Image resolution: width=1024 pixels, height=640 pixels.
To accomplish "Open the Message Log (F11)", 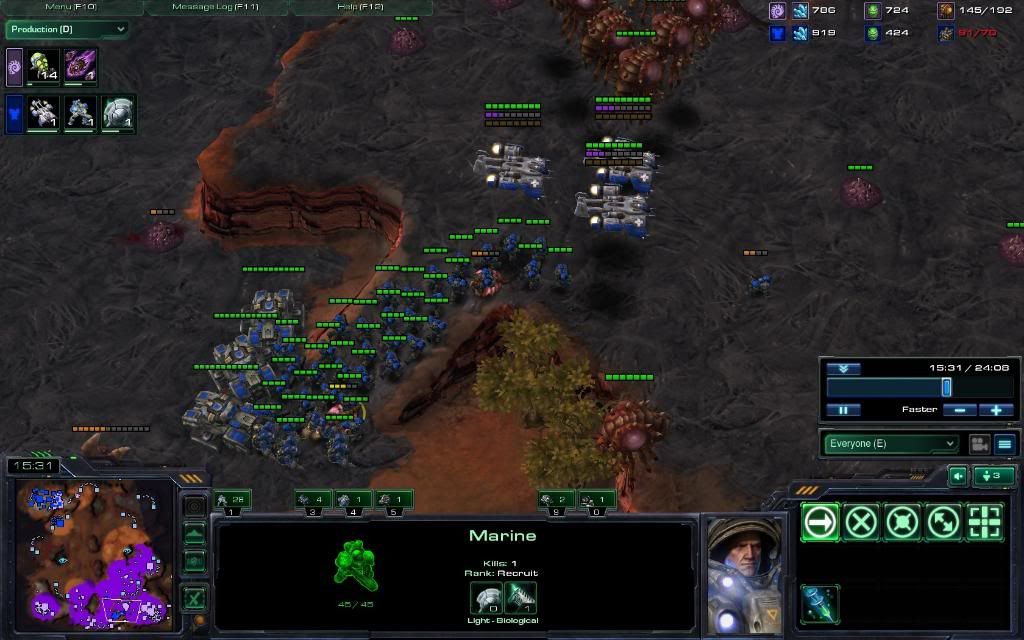I will (x=216, y=7).
